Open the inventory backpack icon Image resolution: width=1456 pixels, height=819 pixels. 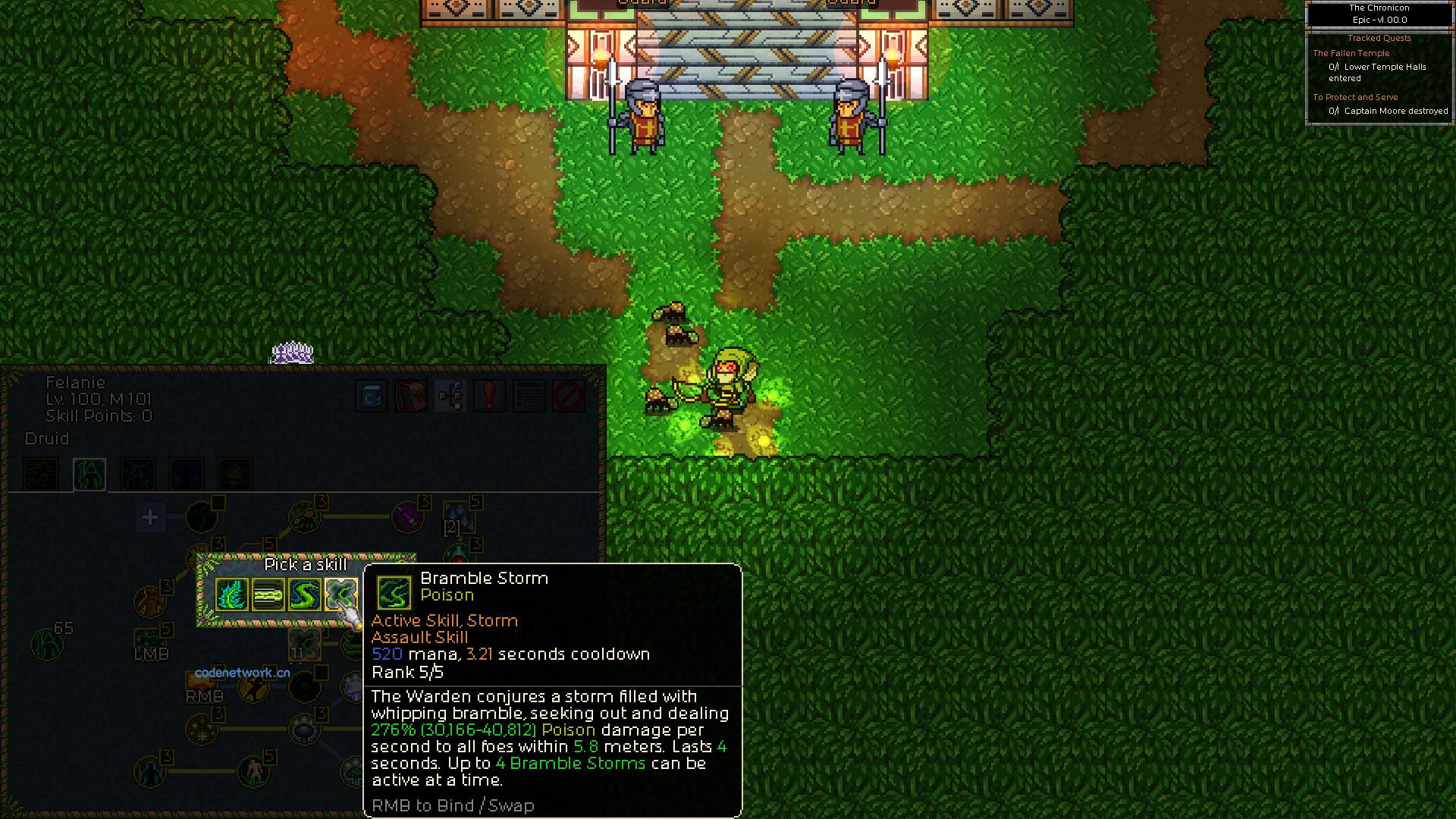409,396
